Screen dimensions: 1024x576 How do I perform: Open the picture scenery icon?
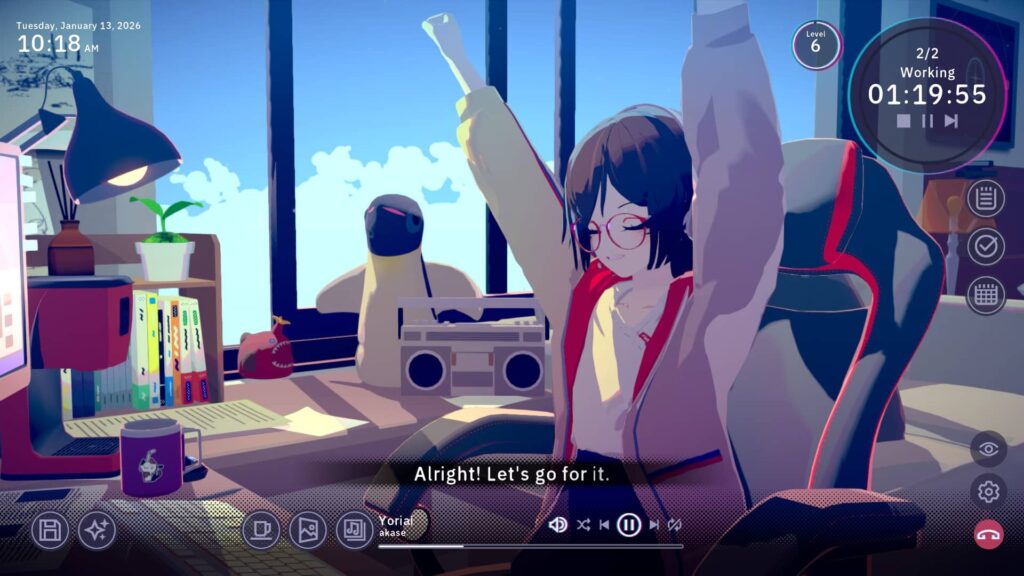click(x=308, y=530)
